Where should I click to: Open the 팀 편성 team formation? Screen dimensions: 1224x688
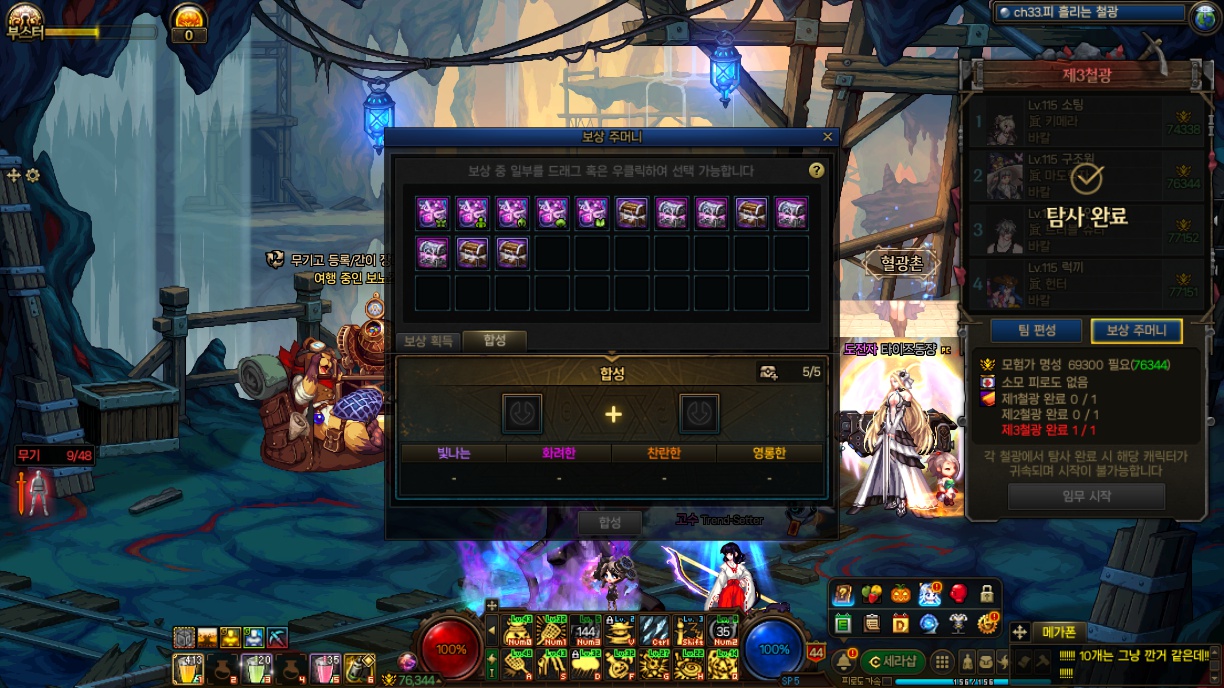[x=1036, y=331]
